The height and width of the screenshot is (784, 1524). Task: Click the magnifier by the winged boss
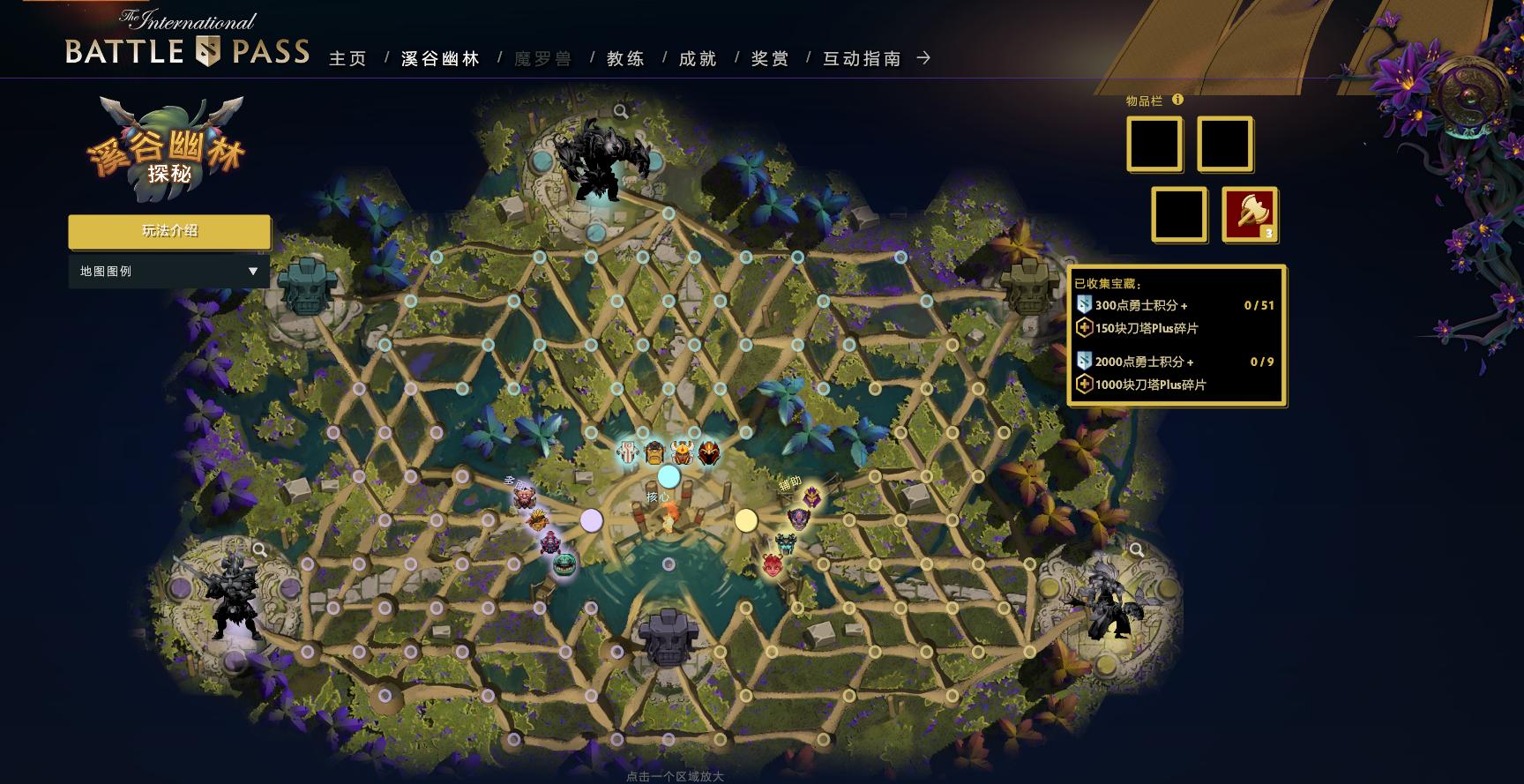[x=1136, y=550]
